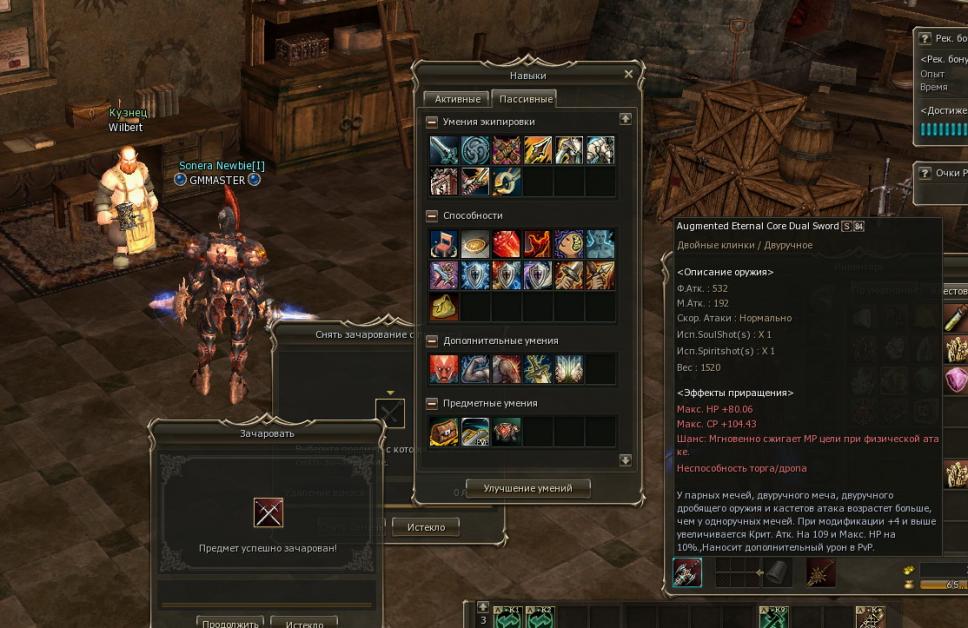
Task: Click the enchanted dual swords item icon
Action: click(268, 512)
